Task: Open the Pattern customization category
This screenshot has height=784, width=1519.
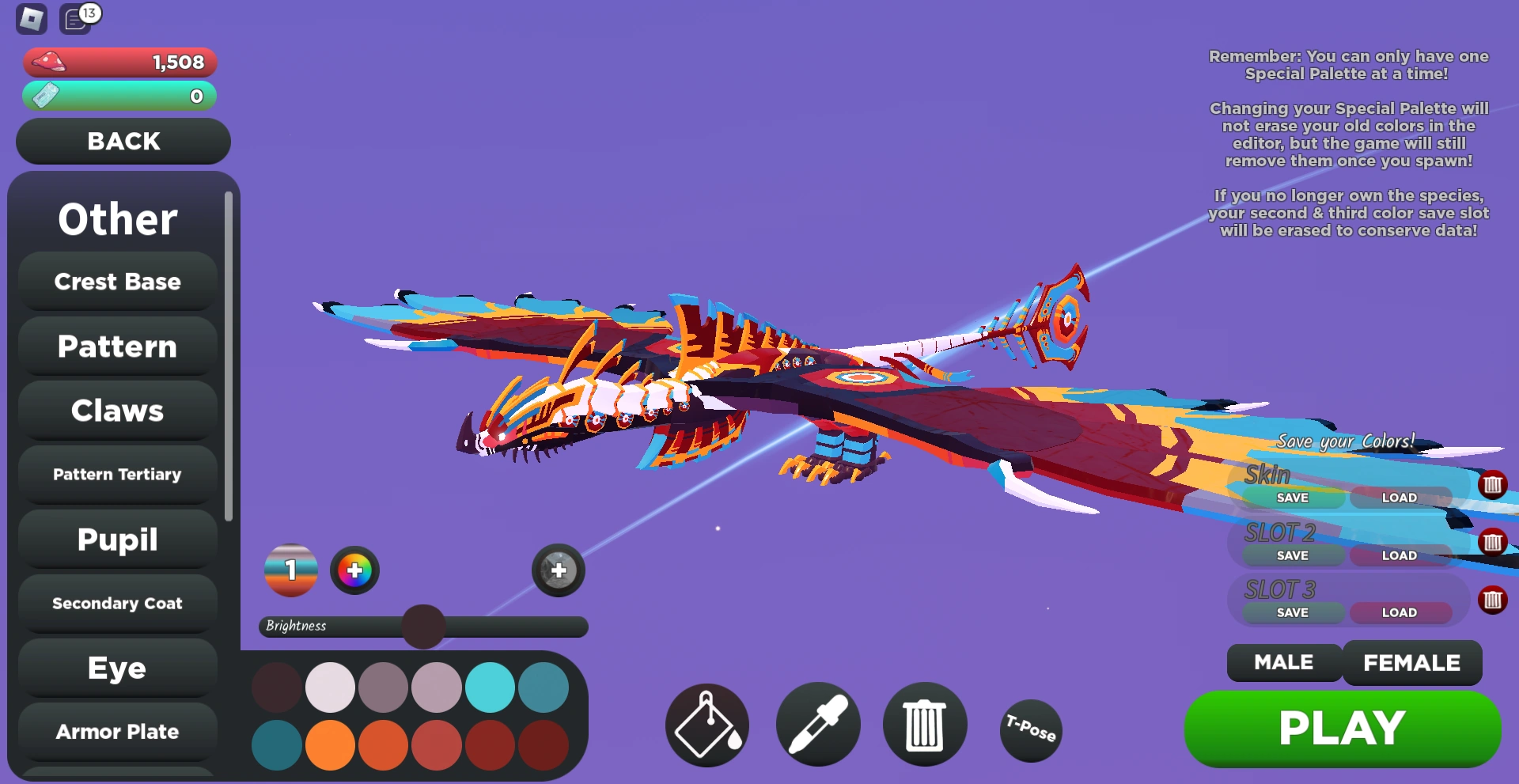Action: [x=116, y=346]
